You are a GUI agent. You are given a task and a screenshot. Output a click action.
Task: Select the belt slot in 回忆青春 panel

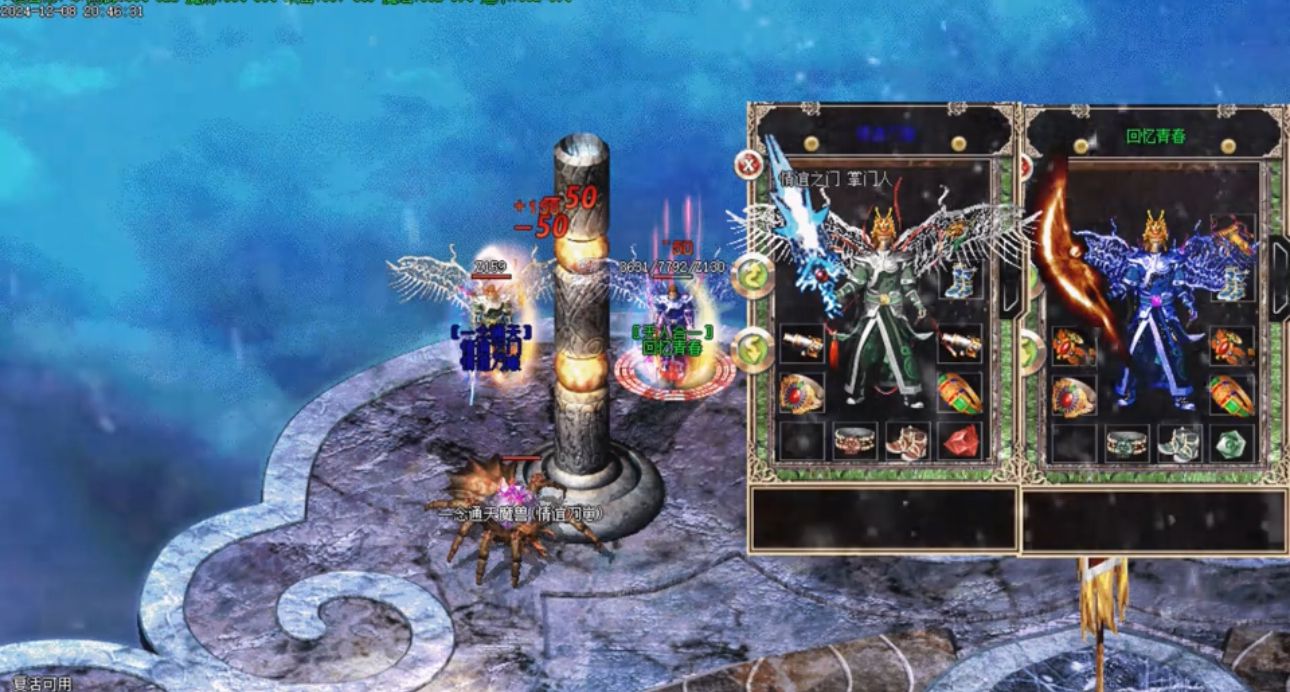[x=1126, y=443]
